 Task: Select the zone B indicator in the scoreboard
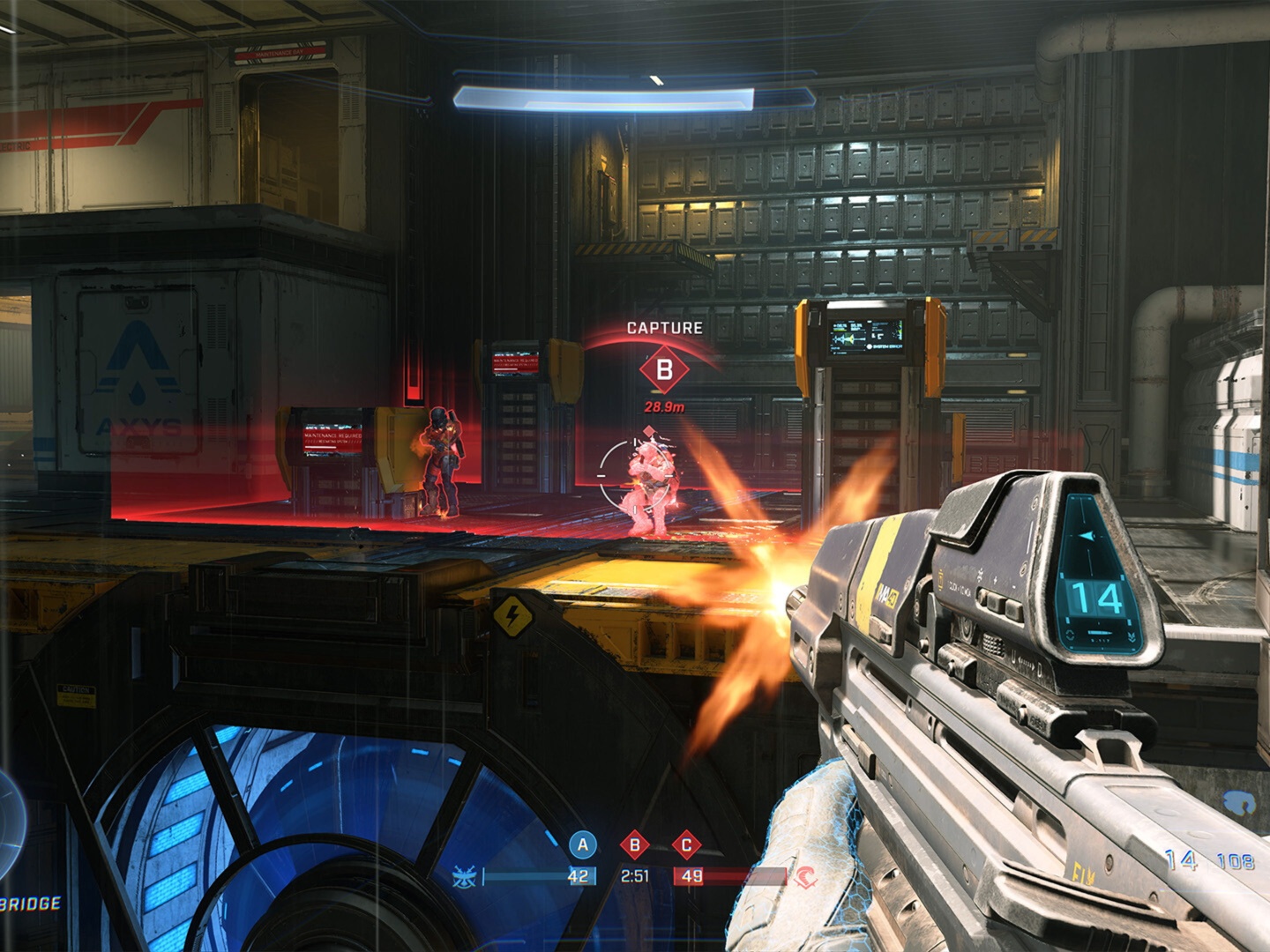pyautogui.click(x=634, y=846)
